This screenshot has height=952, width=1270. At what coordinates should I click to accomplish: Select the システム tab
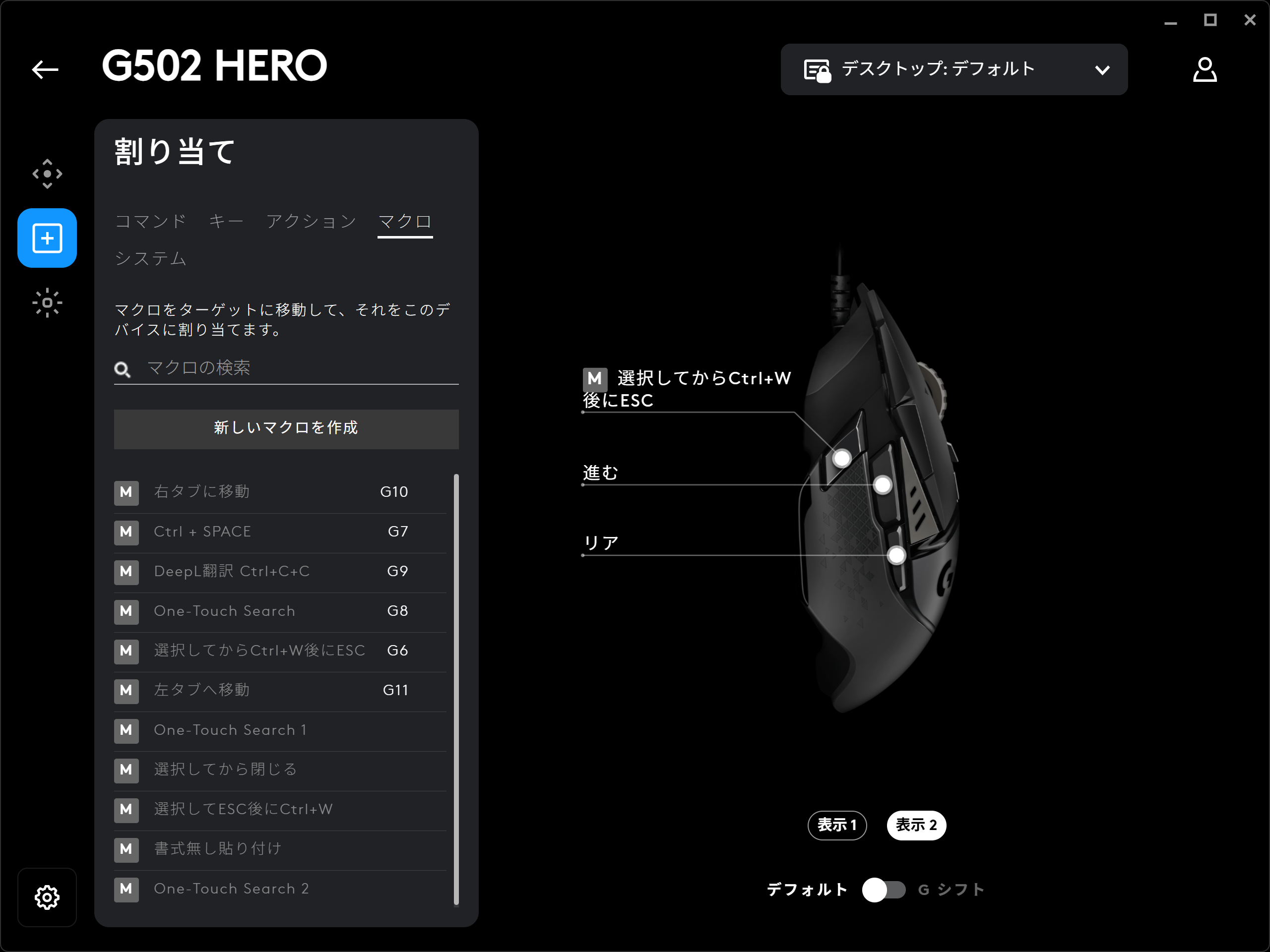coord(150,258)
